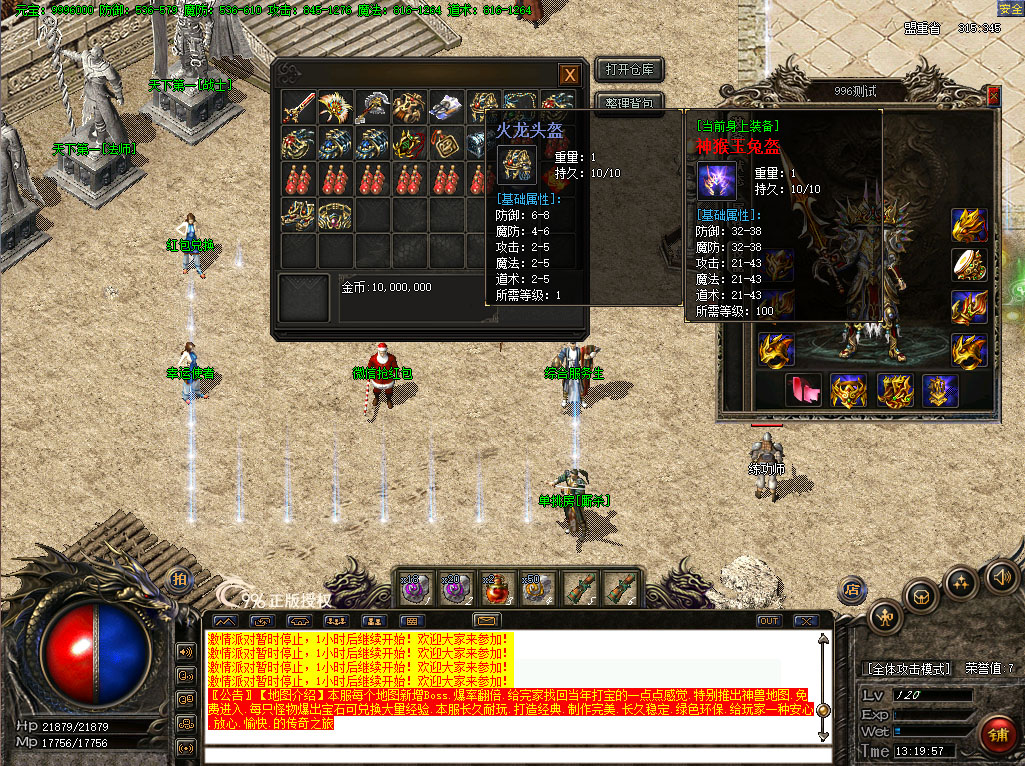
Task: Select the red sword in the bag
Action: 298,107
